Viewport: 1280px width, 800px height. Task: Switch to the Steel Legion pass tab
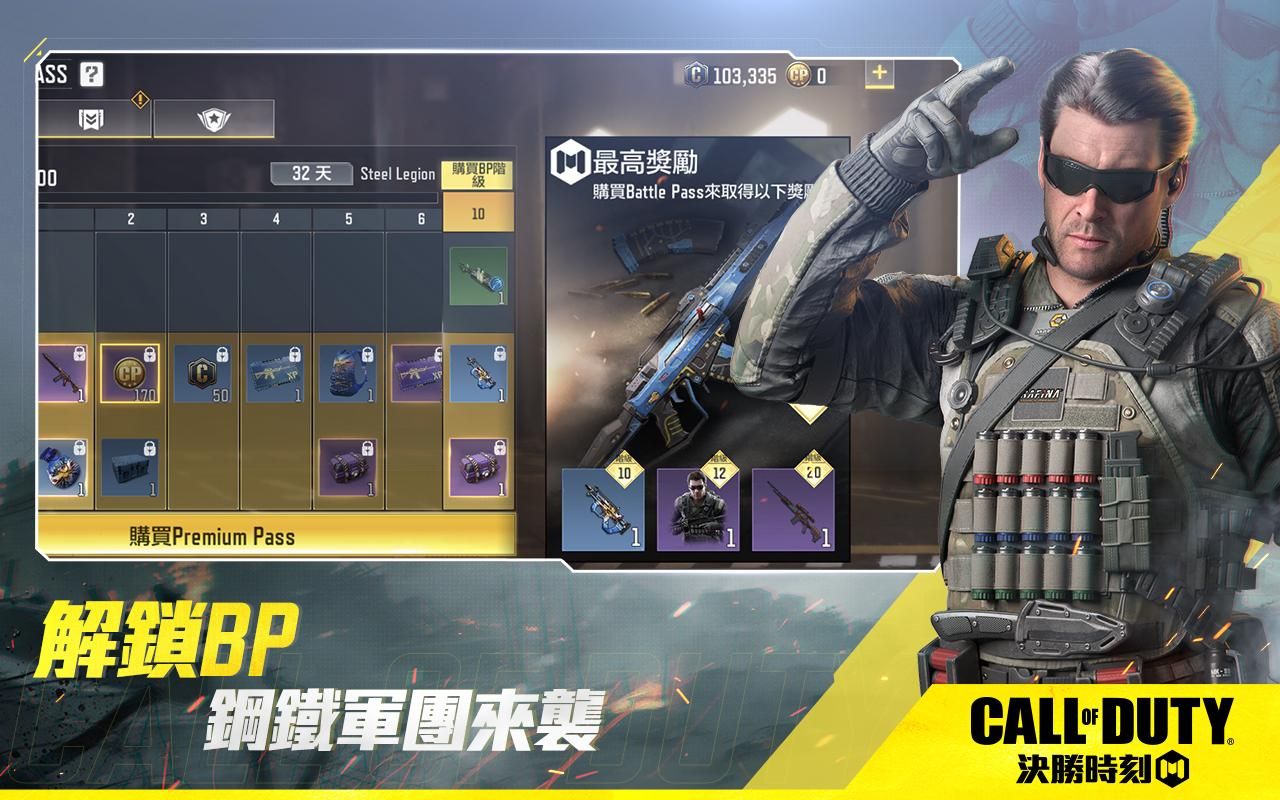pyautogui.click(x=396, y=173)
